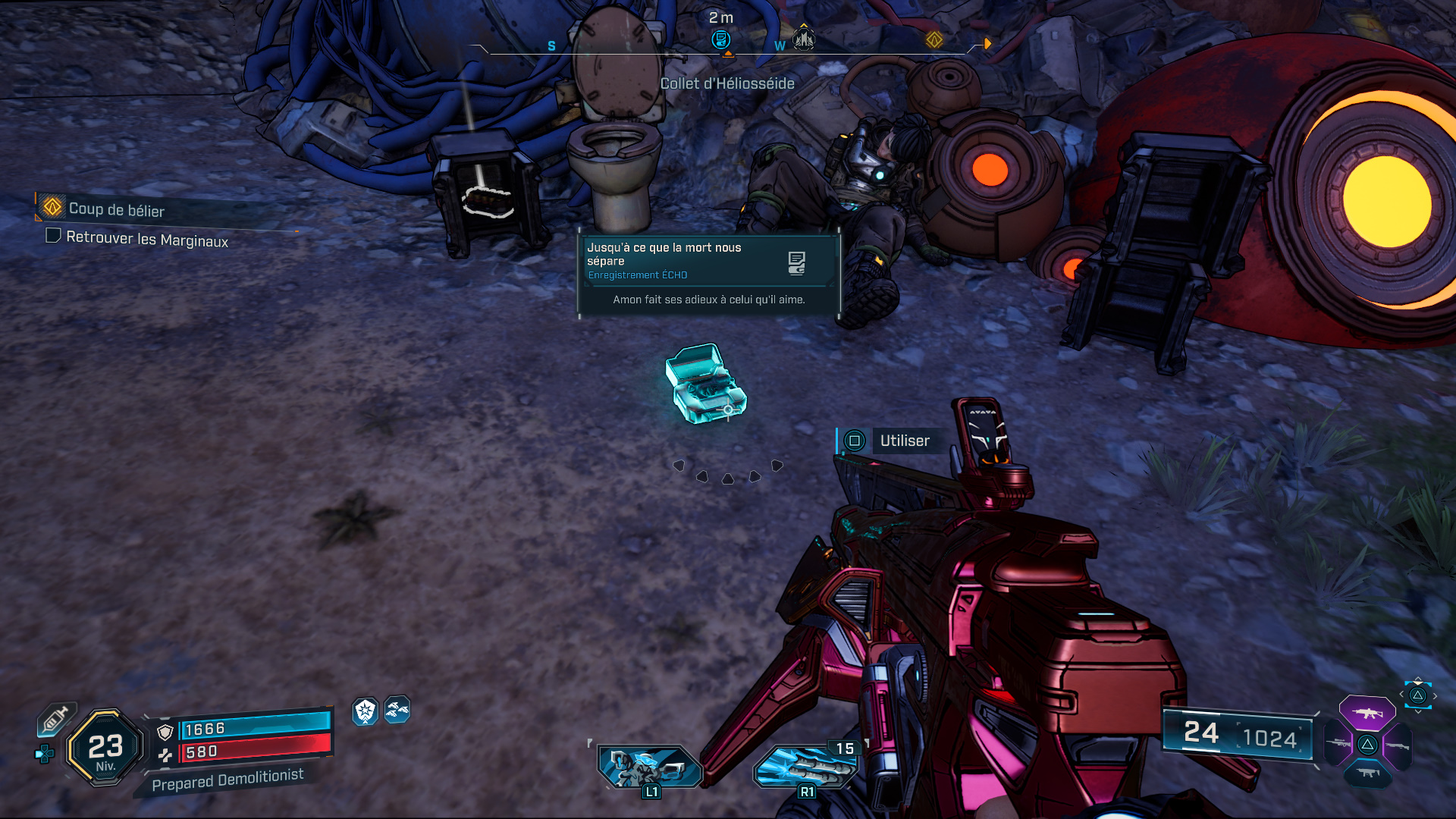The image size is (1456, 819).
Task: Activate the action skill icon above L1
Action: [650, 766]
